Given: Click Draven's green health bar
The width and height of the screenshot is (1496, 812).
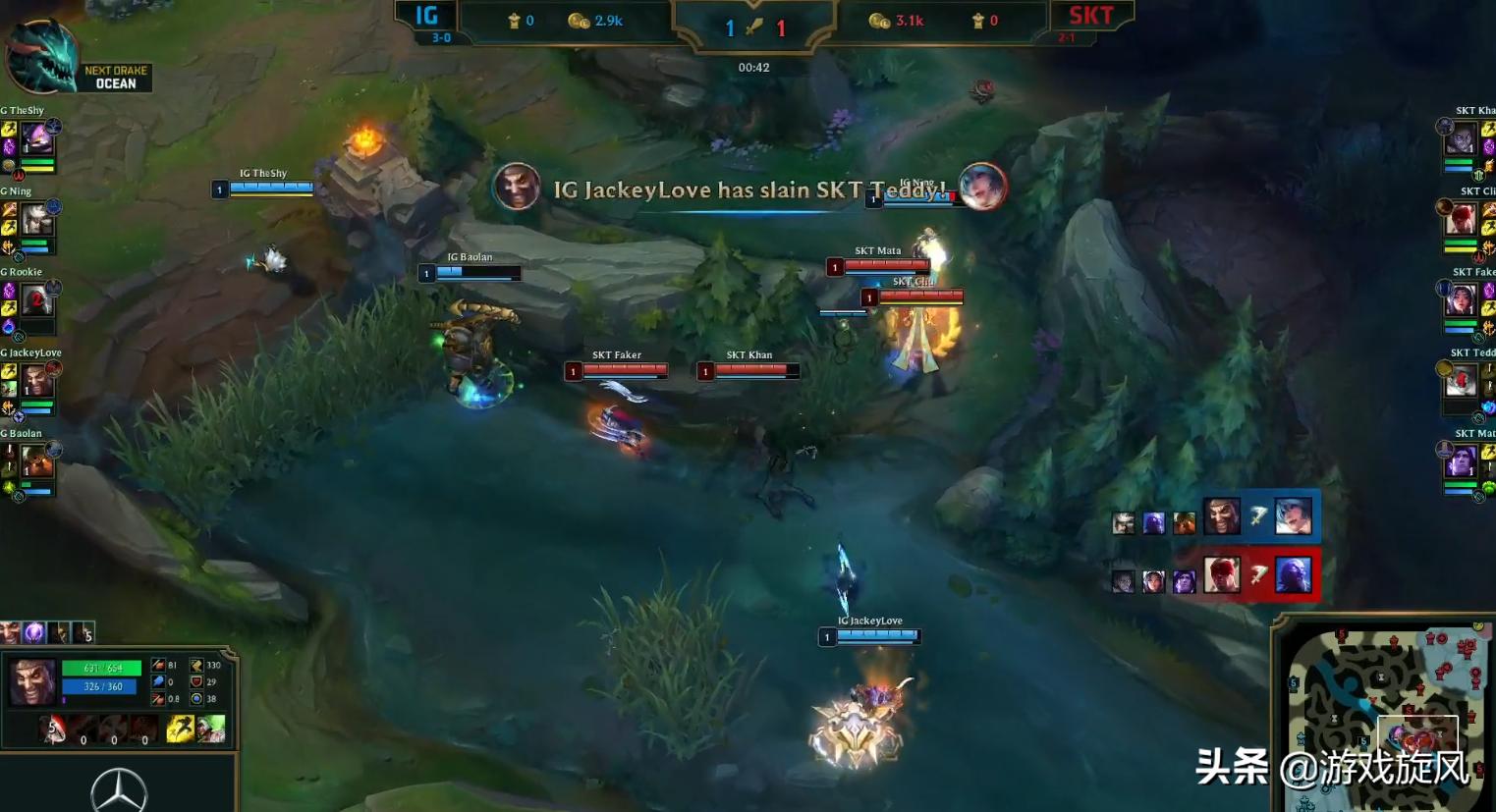Looking at the screenshot, I should (101, 668).
